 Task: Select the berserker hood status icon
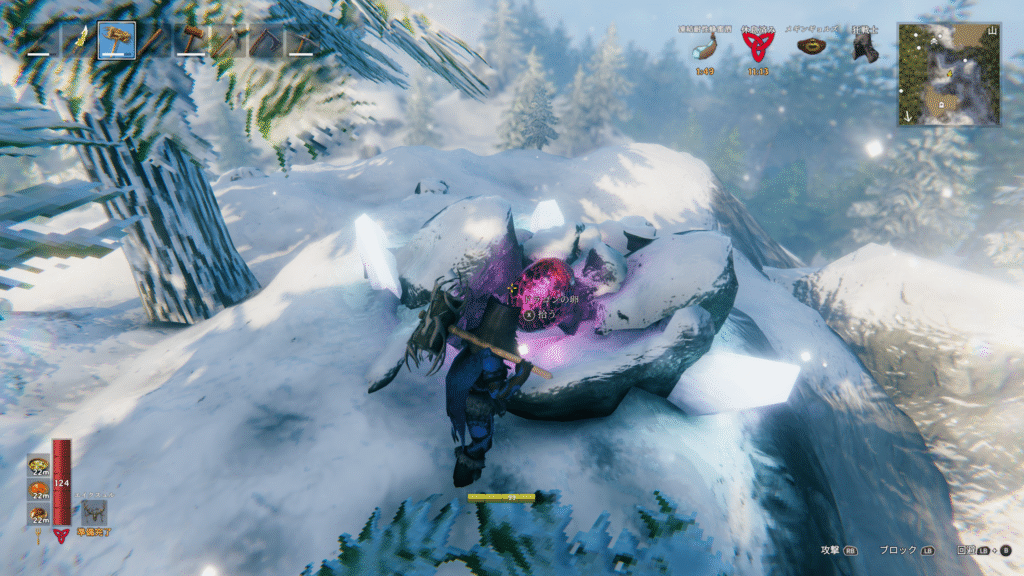click(864, 47)
